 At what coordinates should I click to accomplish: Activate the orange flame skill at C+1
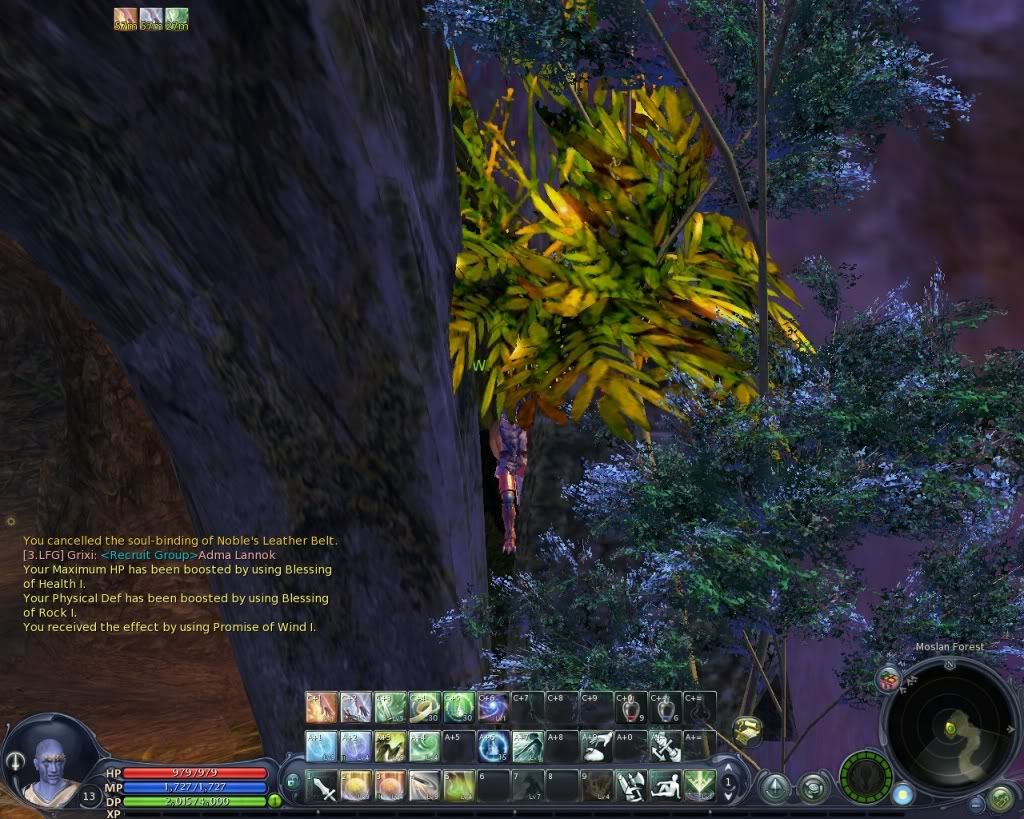pyautogui.click(x=322, y=708)
